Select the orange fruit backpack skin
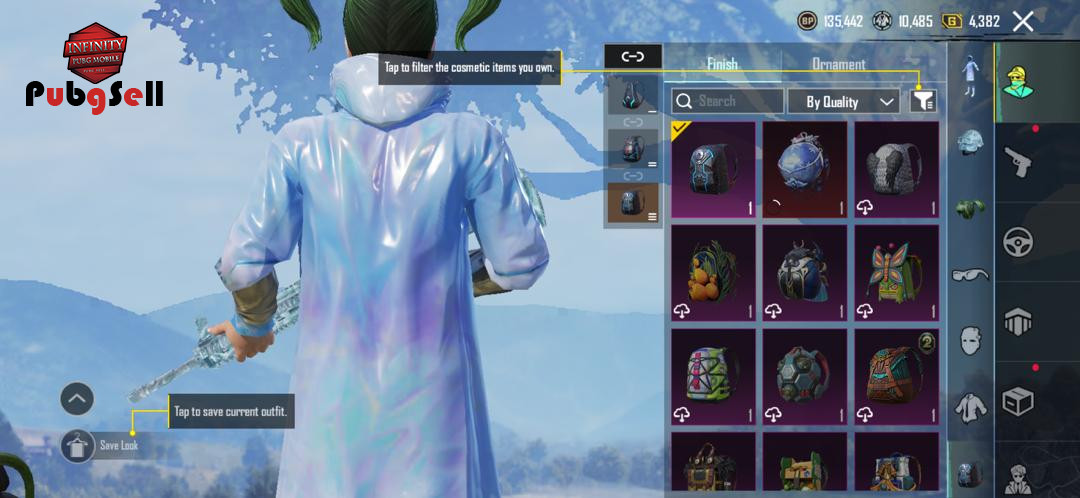This screenshot has height=498, width=1080. (x=713, y=272)
